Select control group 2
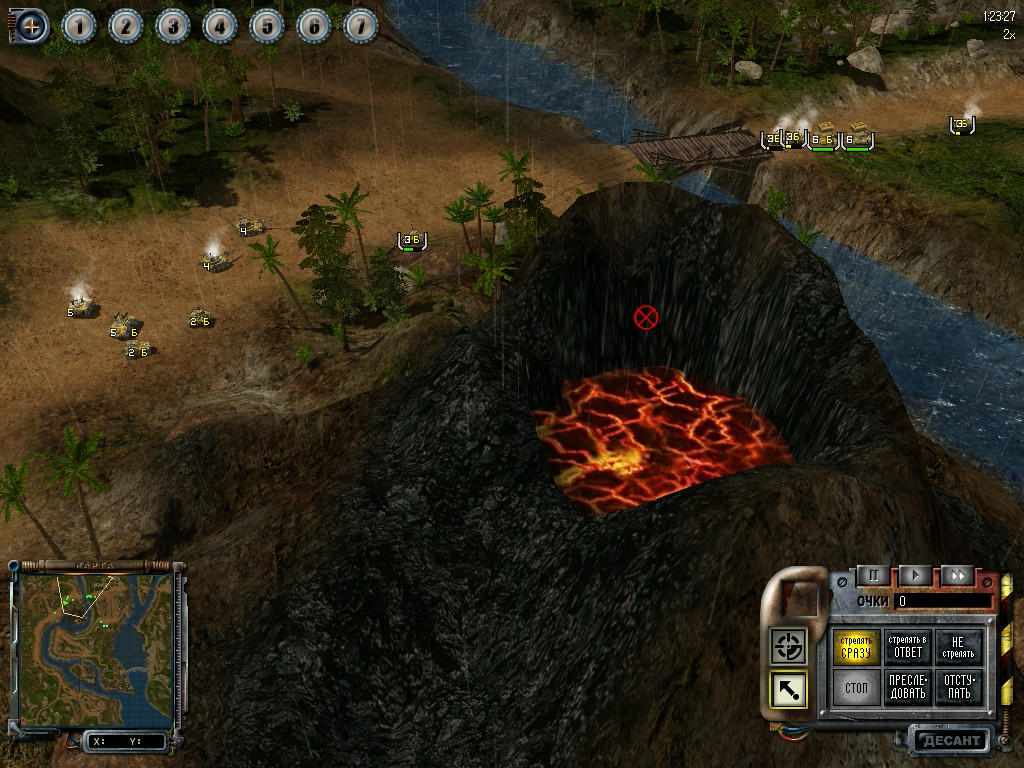The height and width of the screenshot is (768, 1024). (x=126, y=26)
